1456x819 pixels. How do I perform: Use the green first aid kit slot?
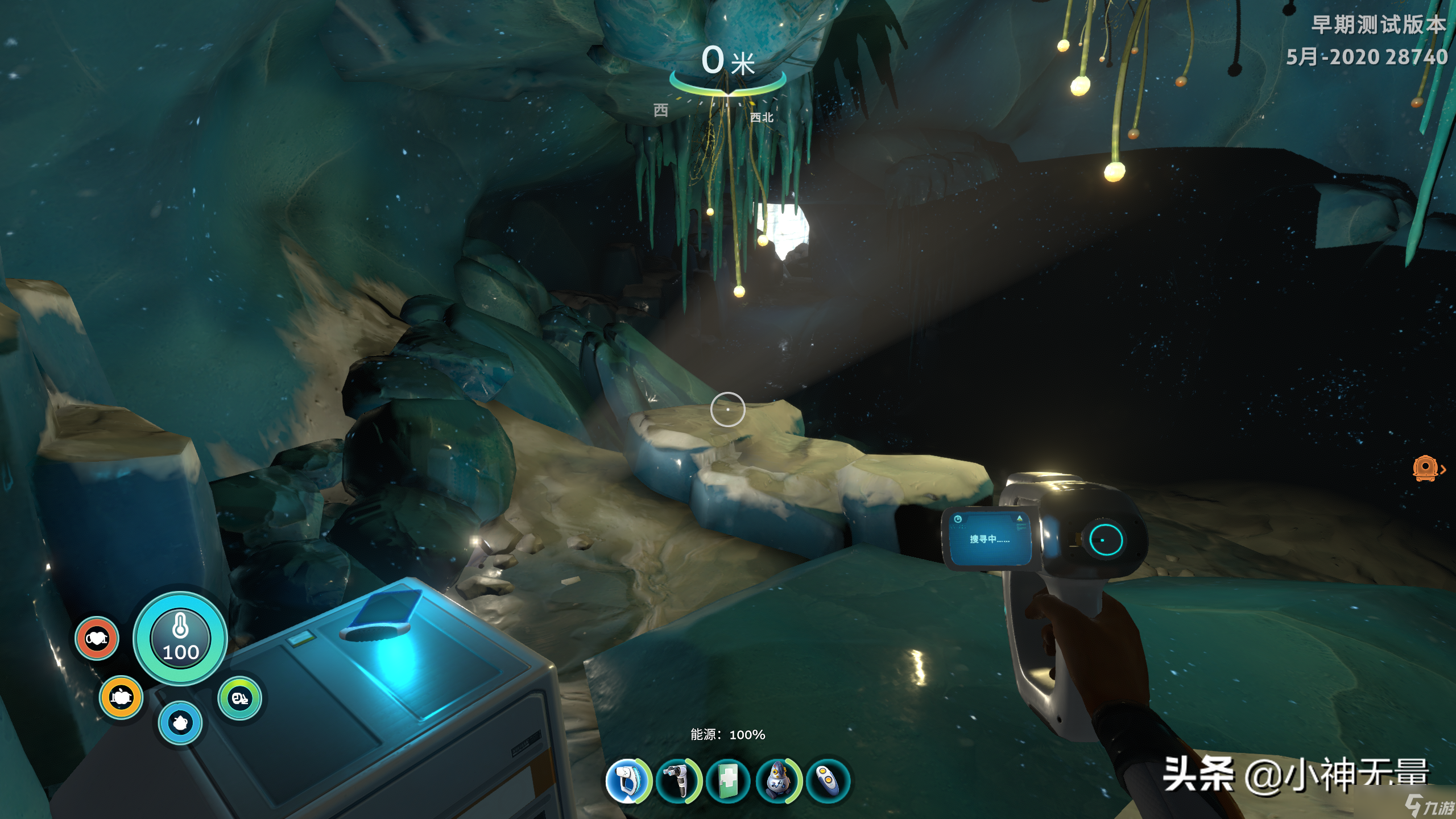click(x=728, y=780)
